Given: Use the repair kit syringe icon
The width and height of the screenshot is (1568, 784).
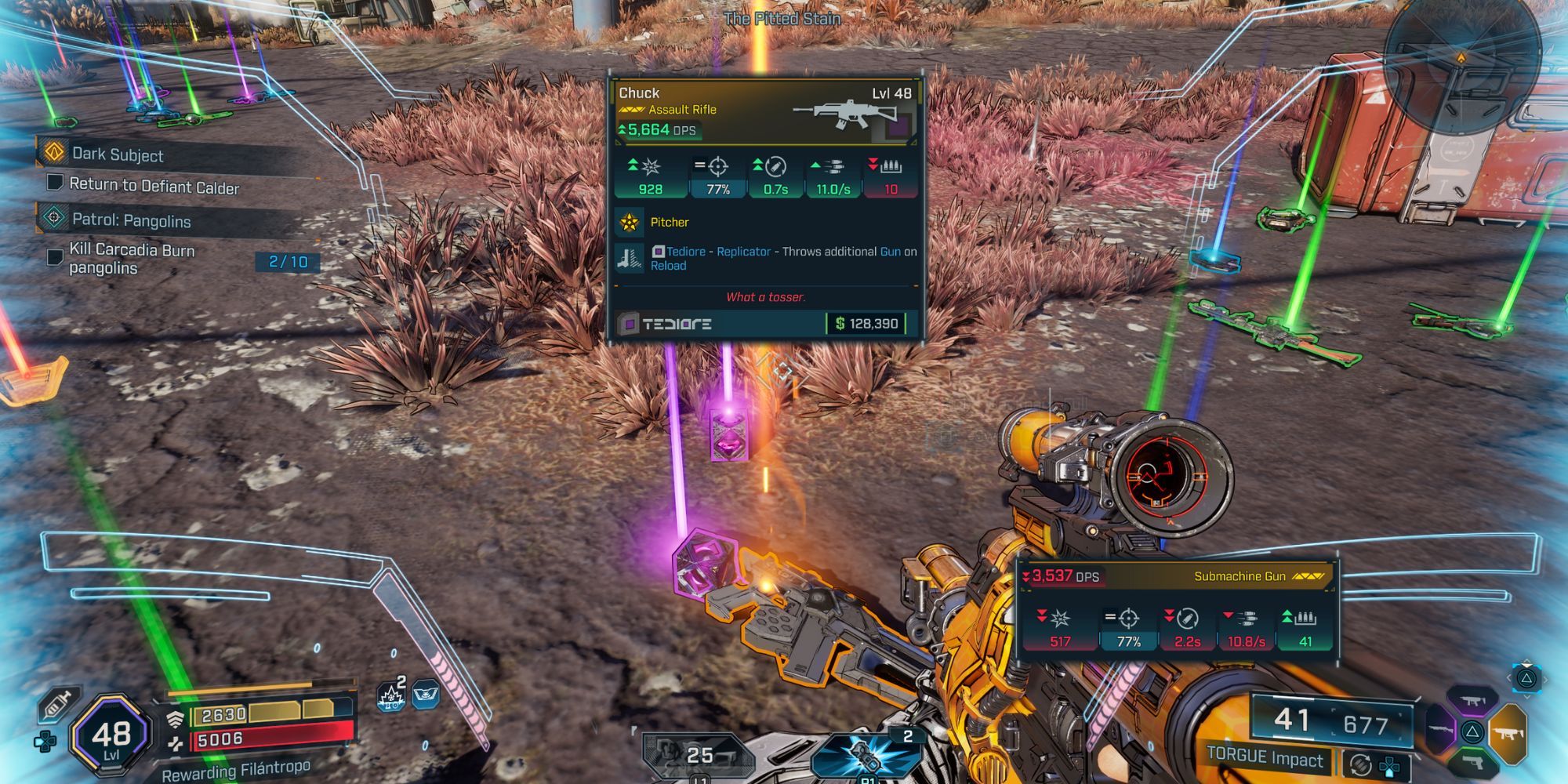Looking at the screenshot, I should pos(56,705).
